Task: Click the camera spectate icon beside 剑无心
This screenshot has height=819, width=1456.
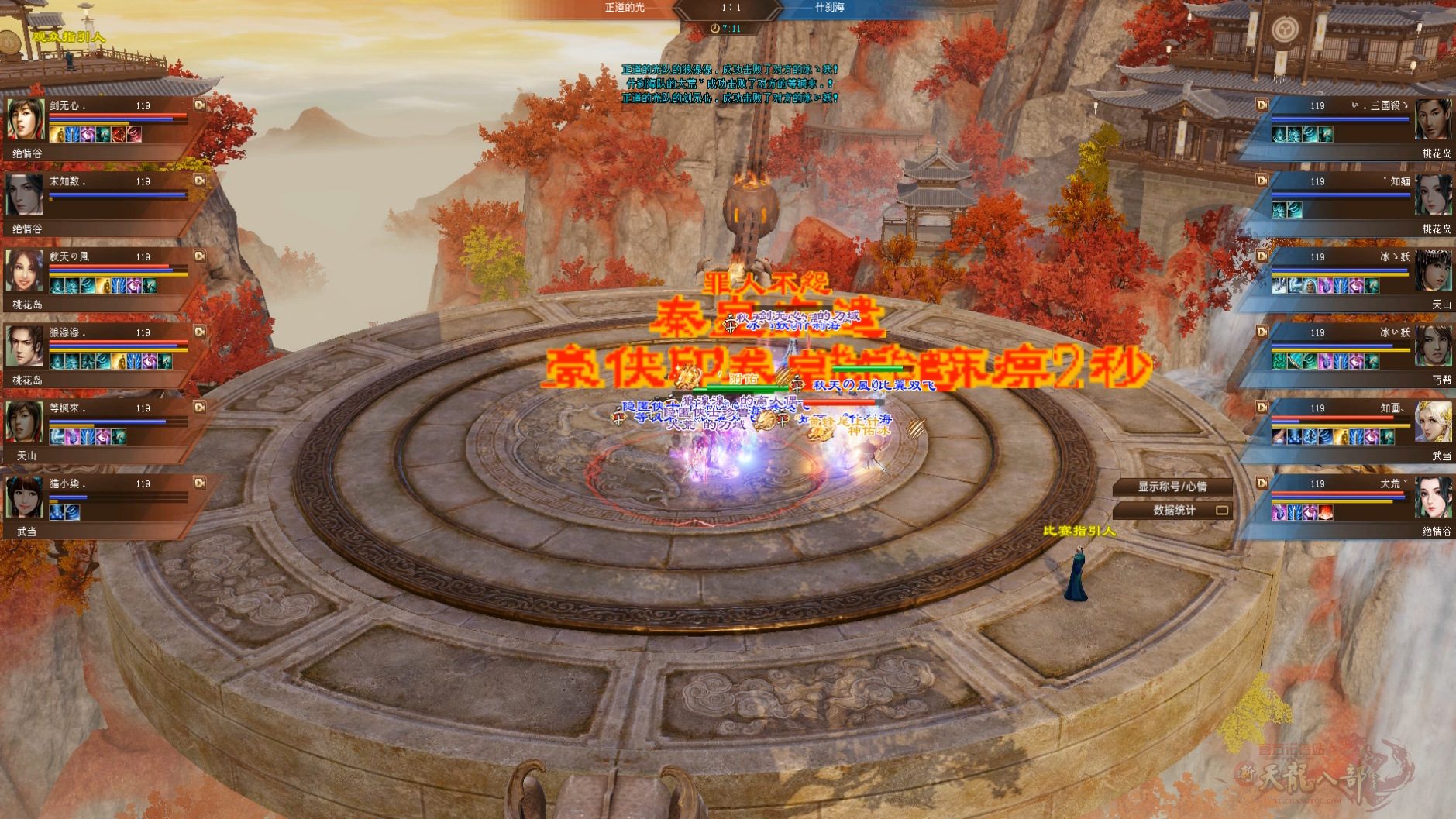Action: pos(199,105)
